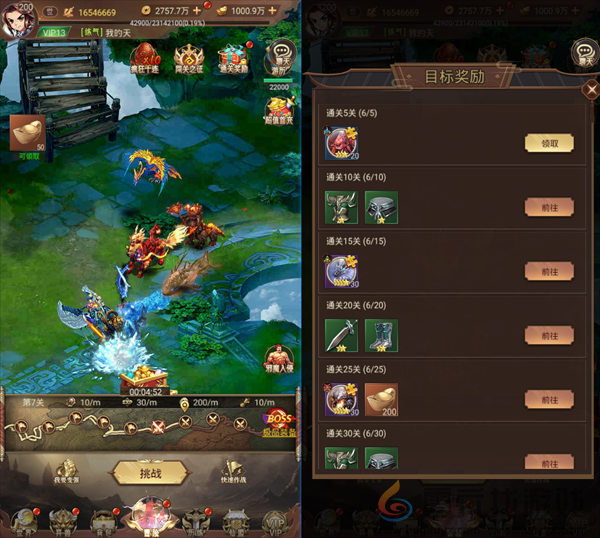The height and width of the screenshot is (538, 600).
Task: Show the 通关奖励 gift box rewards
Action: (x=232, y=57)
